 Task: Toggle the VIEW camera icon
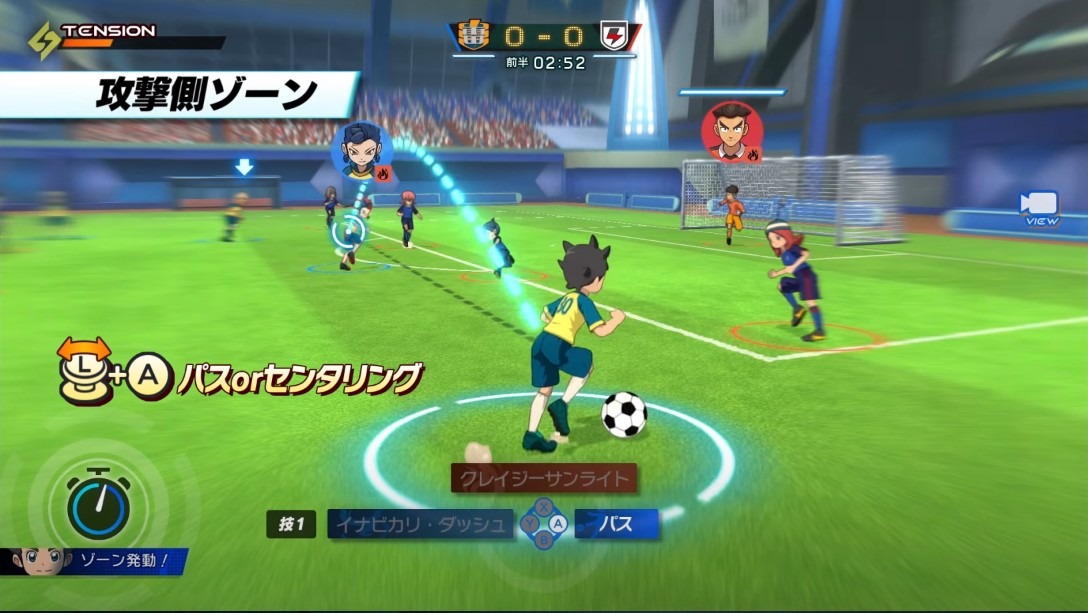[x=1040, y=208]
